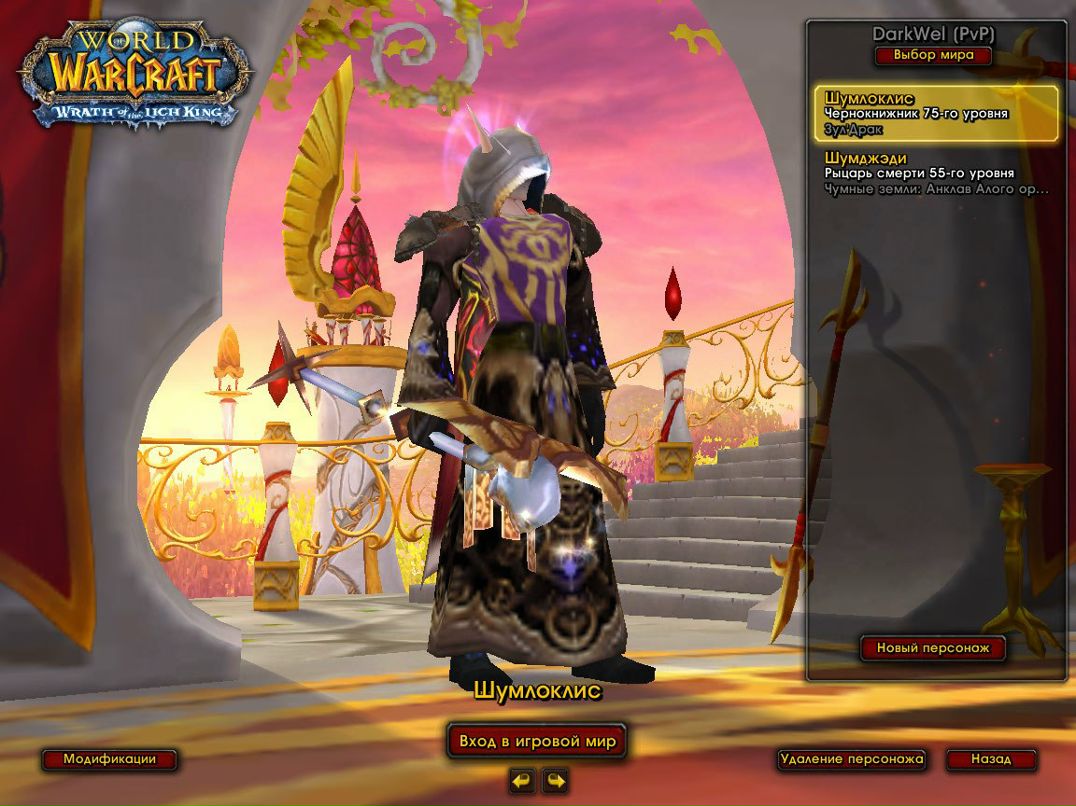
Task: Rotate the character with the left arrow
Action: pos(521,780)
